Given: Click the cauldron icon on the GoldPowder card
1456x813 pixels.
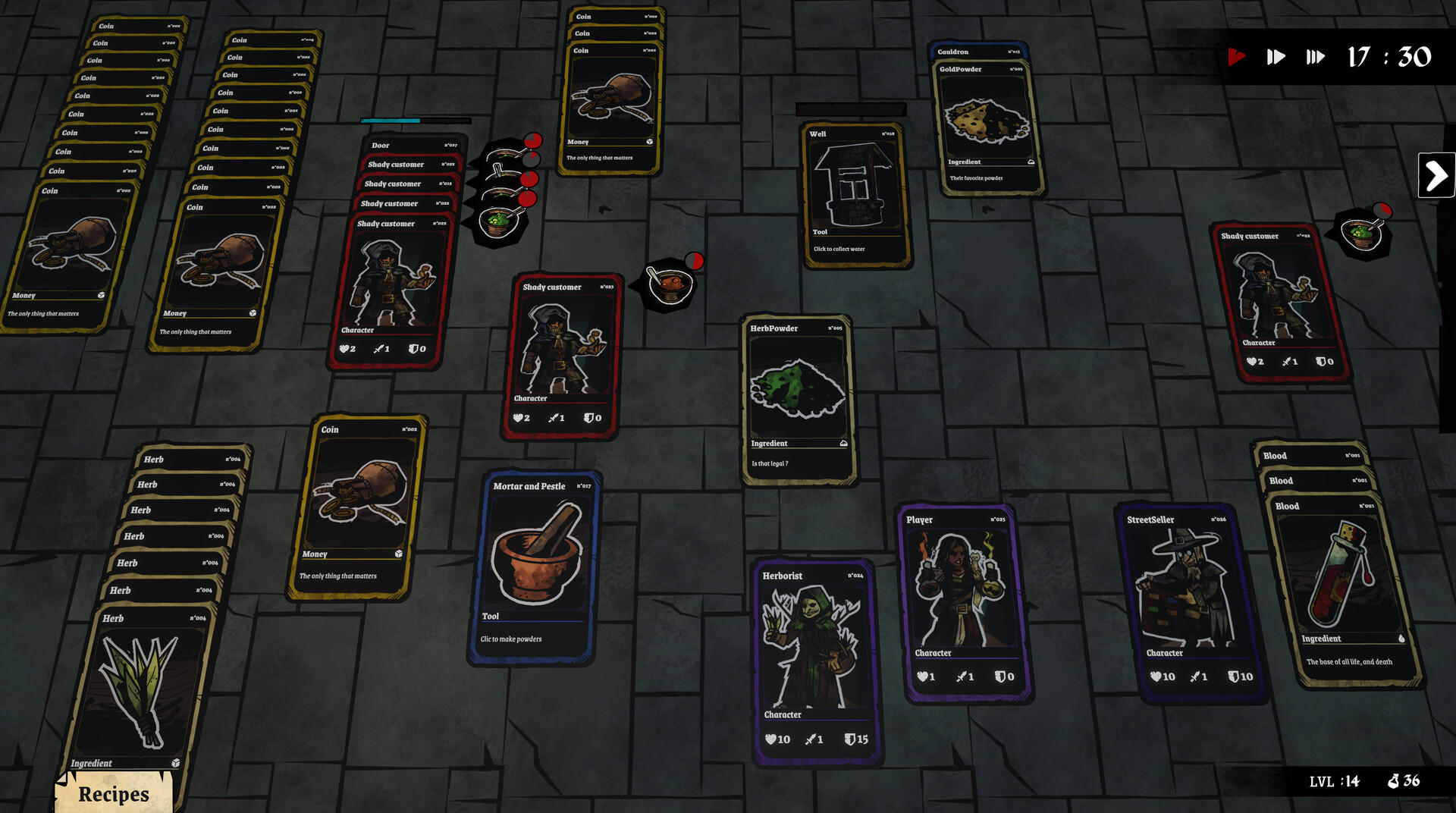Looking at the screenshot, I should click(1031, 162).
